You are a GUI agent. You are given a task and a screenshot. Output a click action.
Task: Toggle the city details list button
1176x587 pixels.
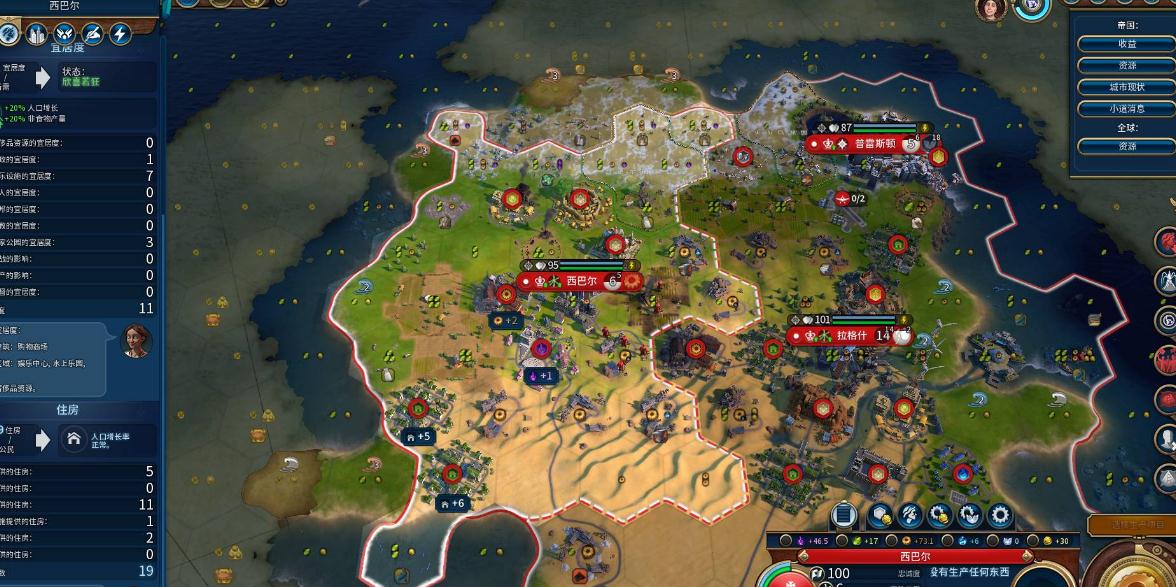[844, 515]
